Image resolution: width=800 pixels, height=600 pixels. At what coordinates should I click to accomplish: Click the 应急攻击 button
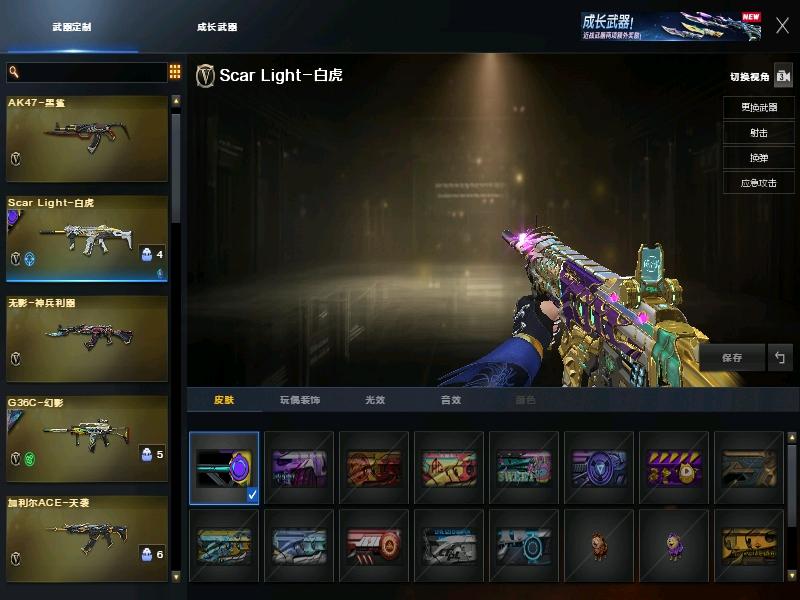point(758,183)
